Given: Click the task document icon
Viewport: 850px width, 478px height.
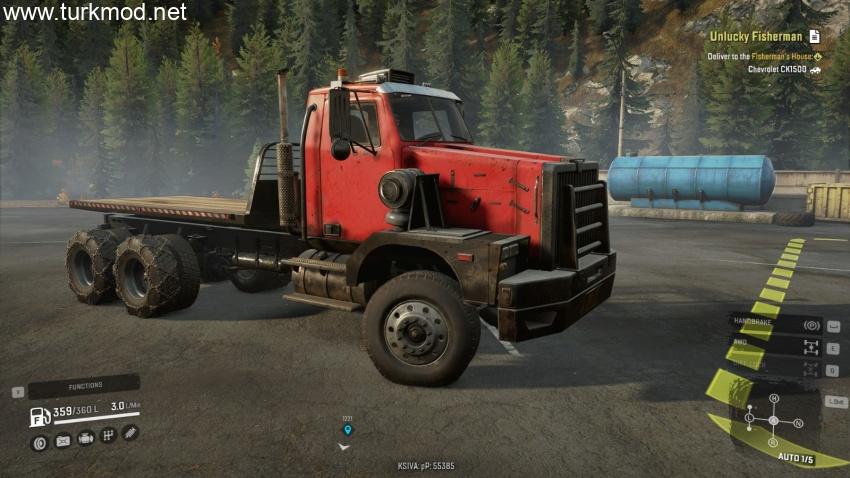Looking at the screenshot, I should 815,36.
